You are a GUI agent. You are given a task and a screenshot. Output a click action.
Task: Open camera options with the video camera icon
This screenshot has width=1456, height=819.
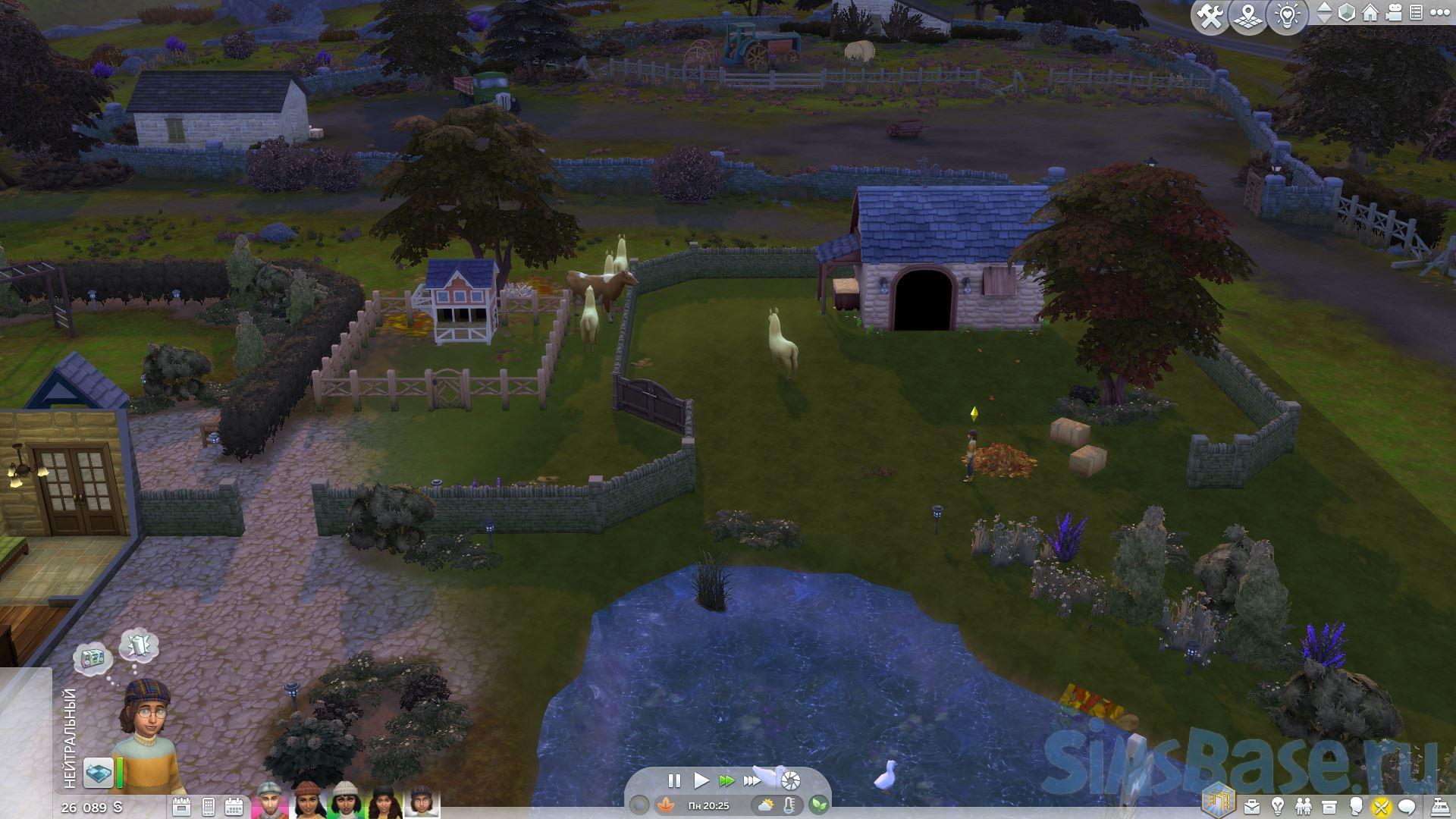[x=1393, y=13]
